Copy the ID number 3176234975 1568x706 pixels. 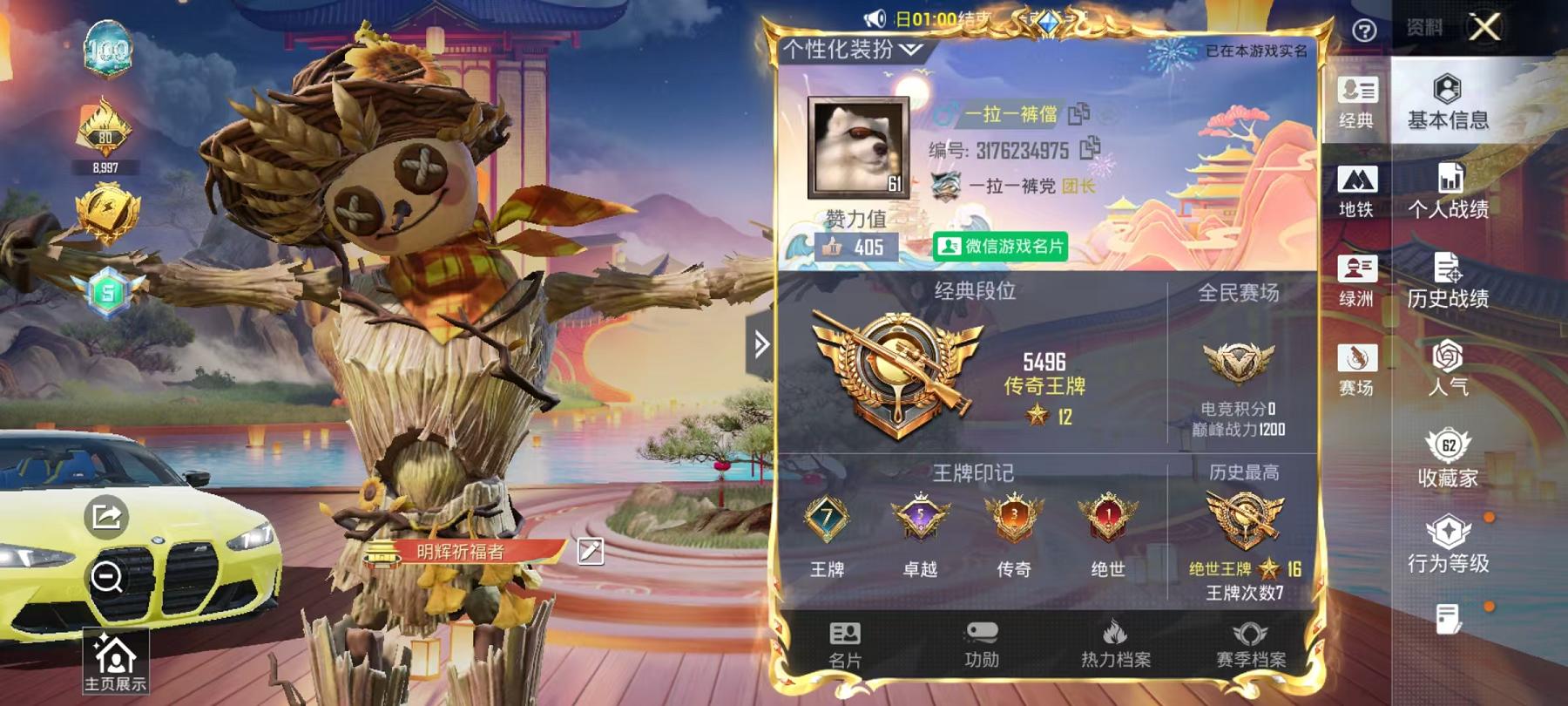(x=1087, y=149)
